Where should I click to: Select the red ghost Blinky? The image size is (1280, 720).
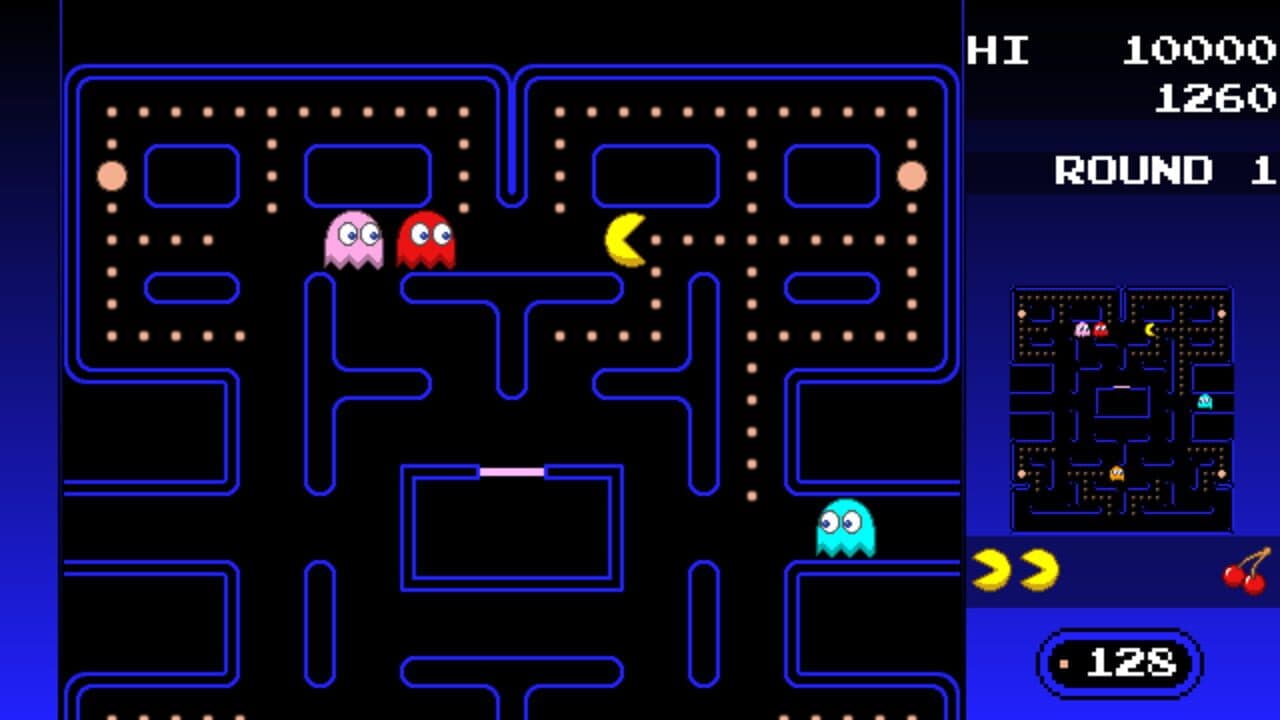pyautogui.click(x=428, y=240)
